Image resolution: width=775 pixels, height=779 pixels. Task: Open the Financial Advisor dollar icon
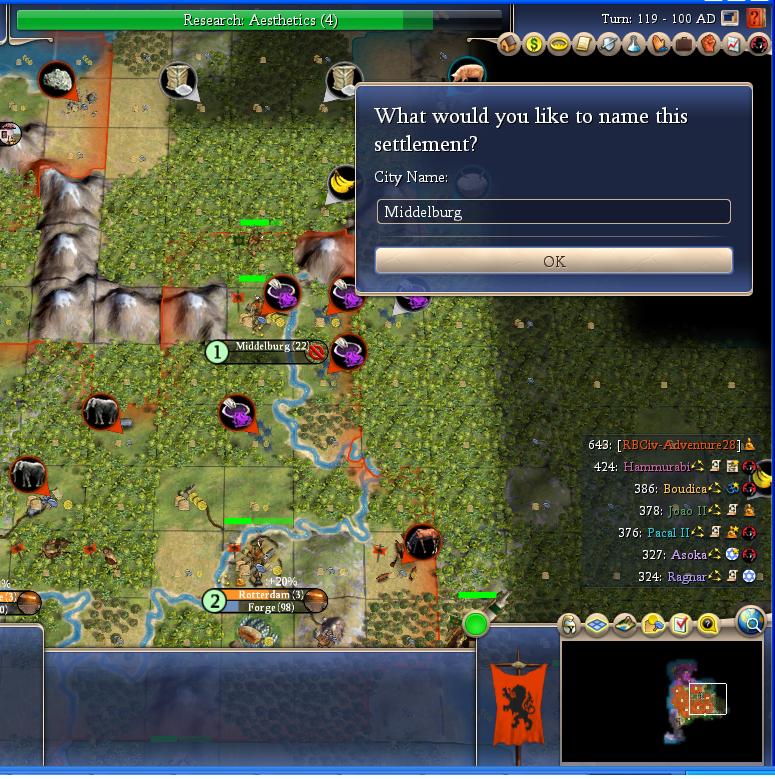[534, 44]
